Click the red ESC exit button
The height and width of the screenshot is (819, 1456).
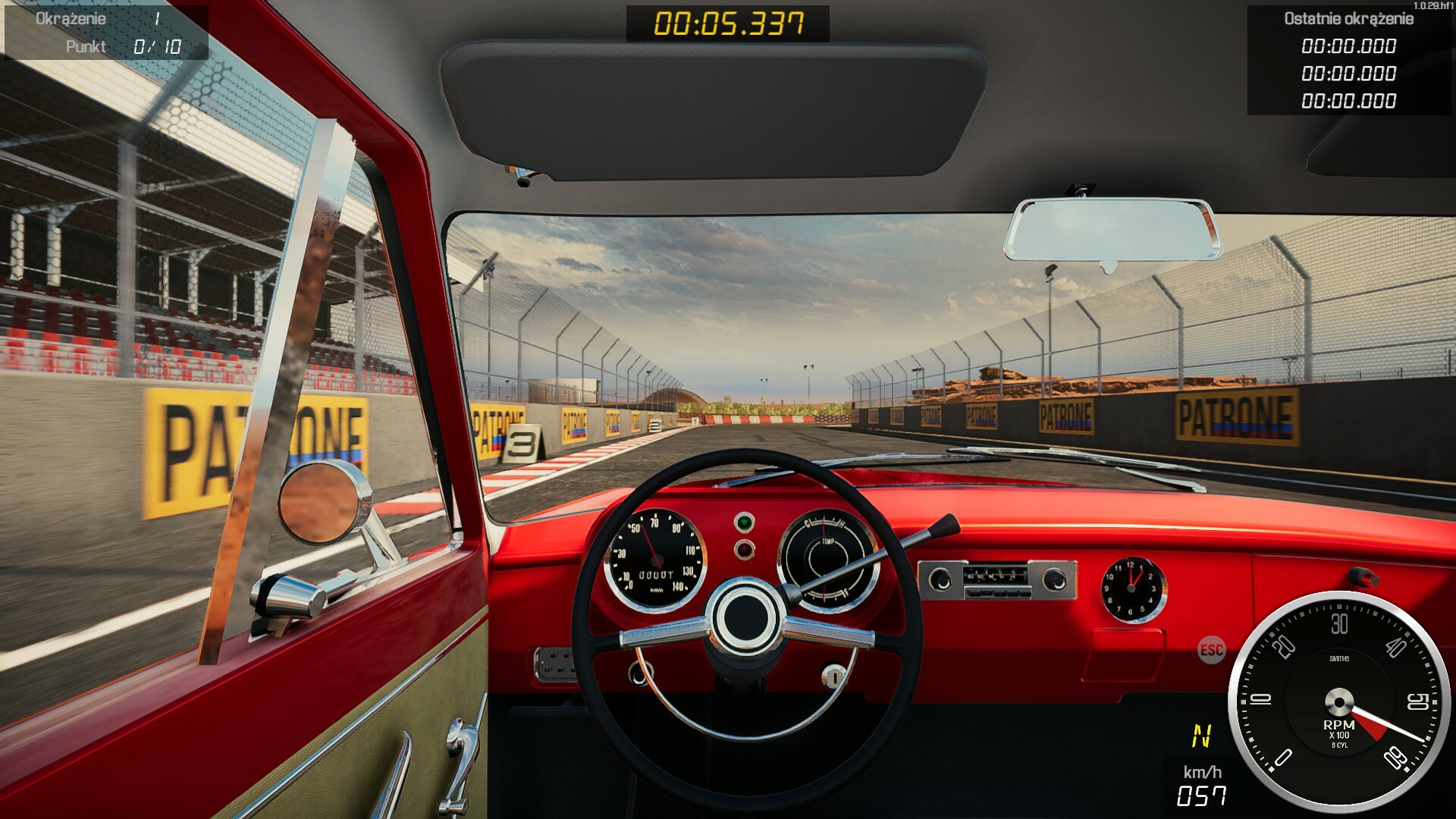point(1211,650)
